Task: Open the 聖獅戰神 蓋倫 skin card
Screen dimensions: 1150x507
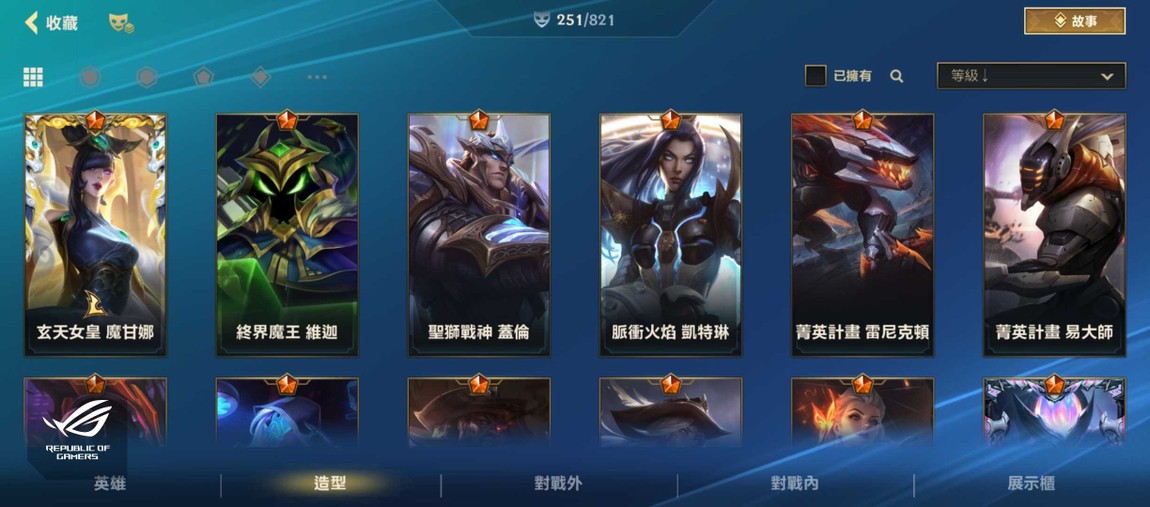Action: coord(479,235)
